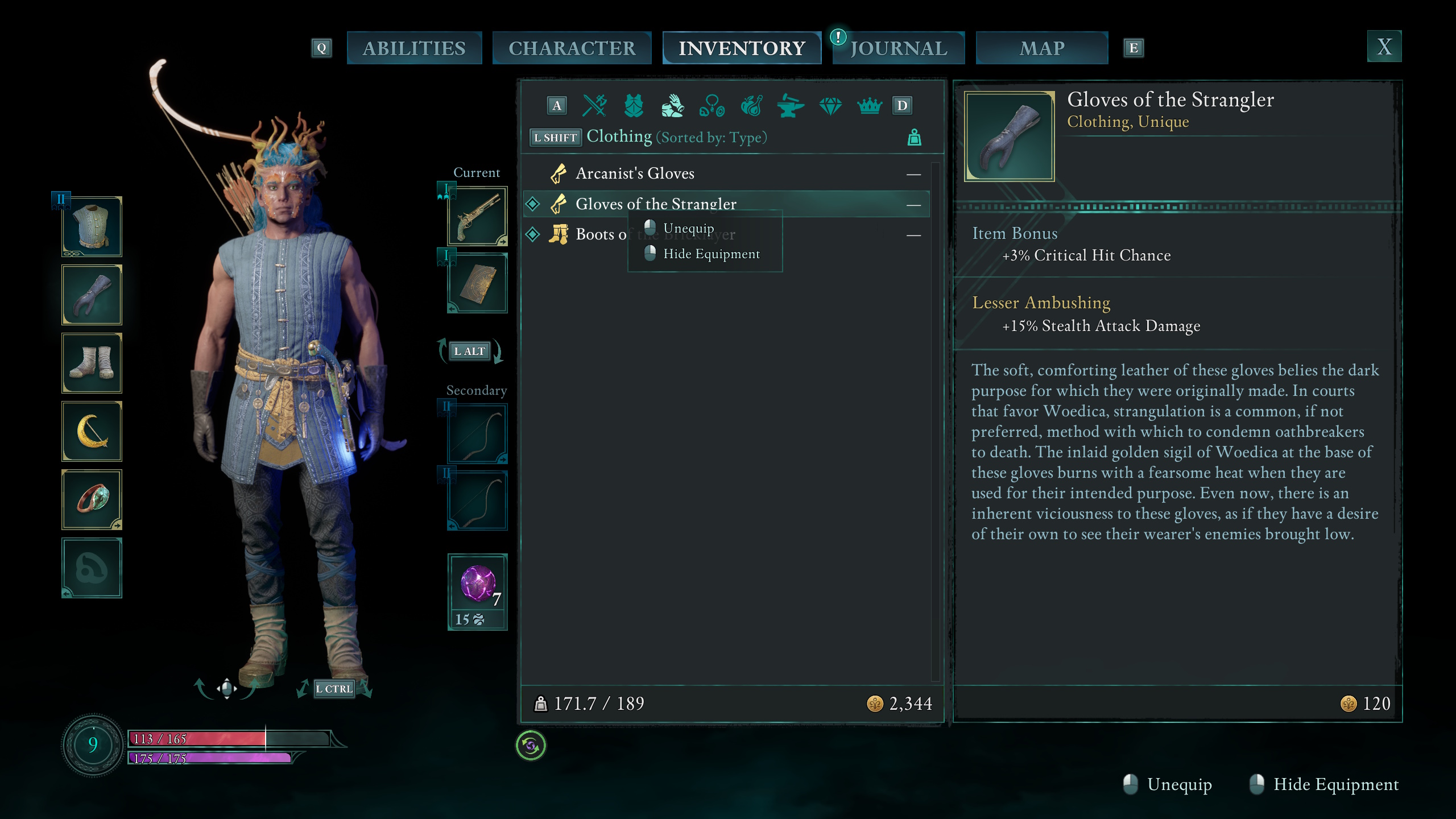Toggle Hide Equipment in the context menu
The height and width of the screenshot is (819, 1456).
tap(711, 254)
